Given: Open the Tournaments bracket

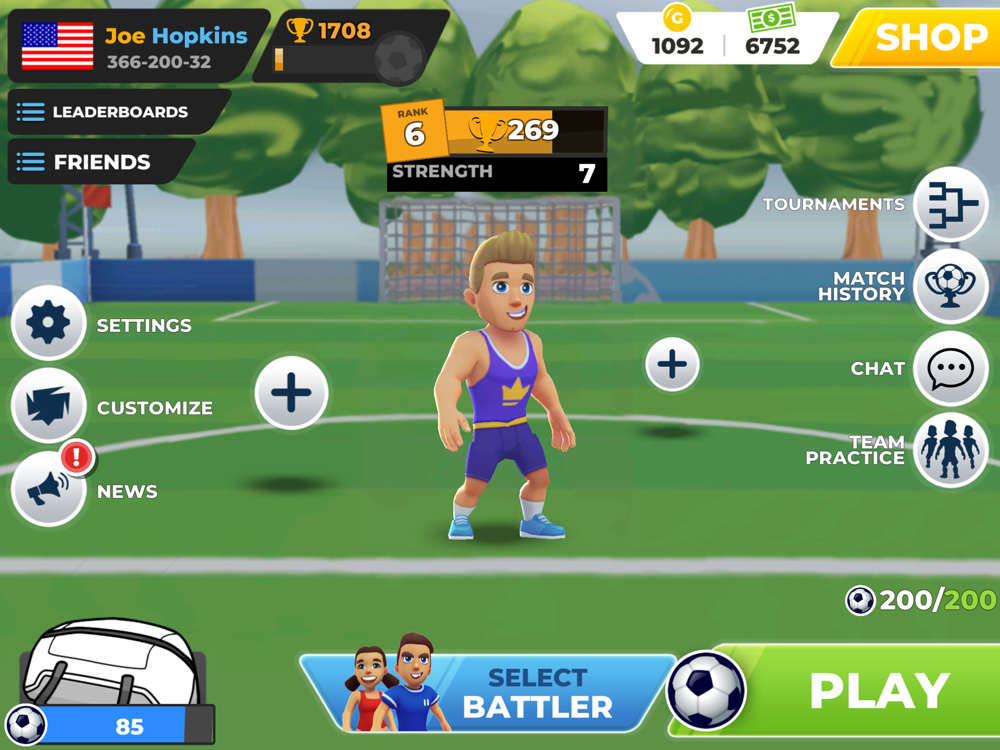Looking at the screenshot, I should click(950, 204).
